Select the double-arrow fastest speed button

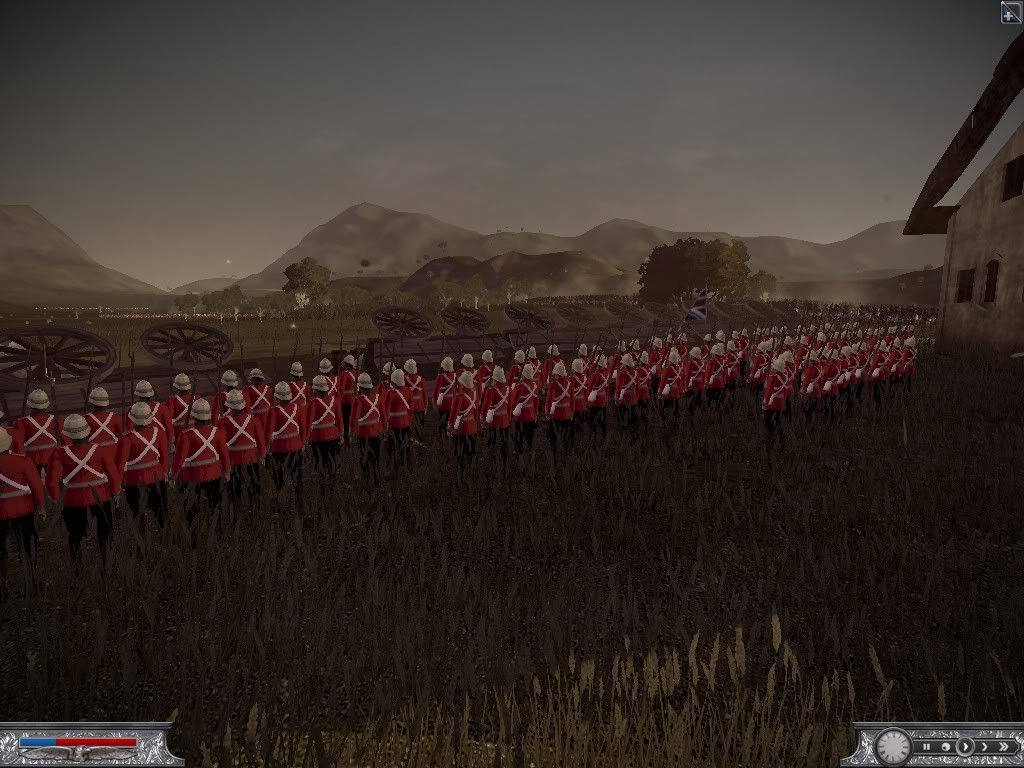coord(1004,746)
